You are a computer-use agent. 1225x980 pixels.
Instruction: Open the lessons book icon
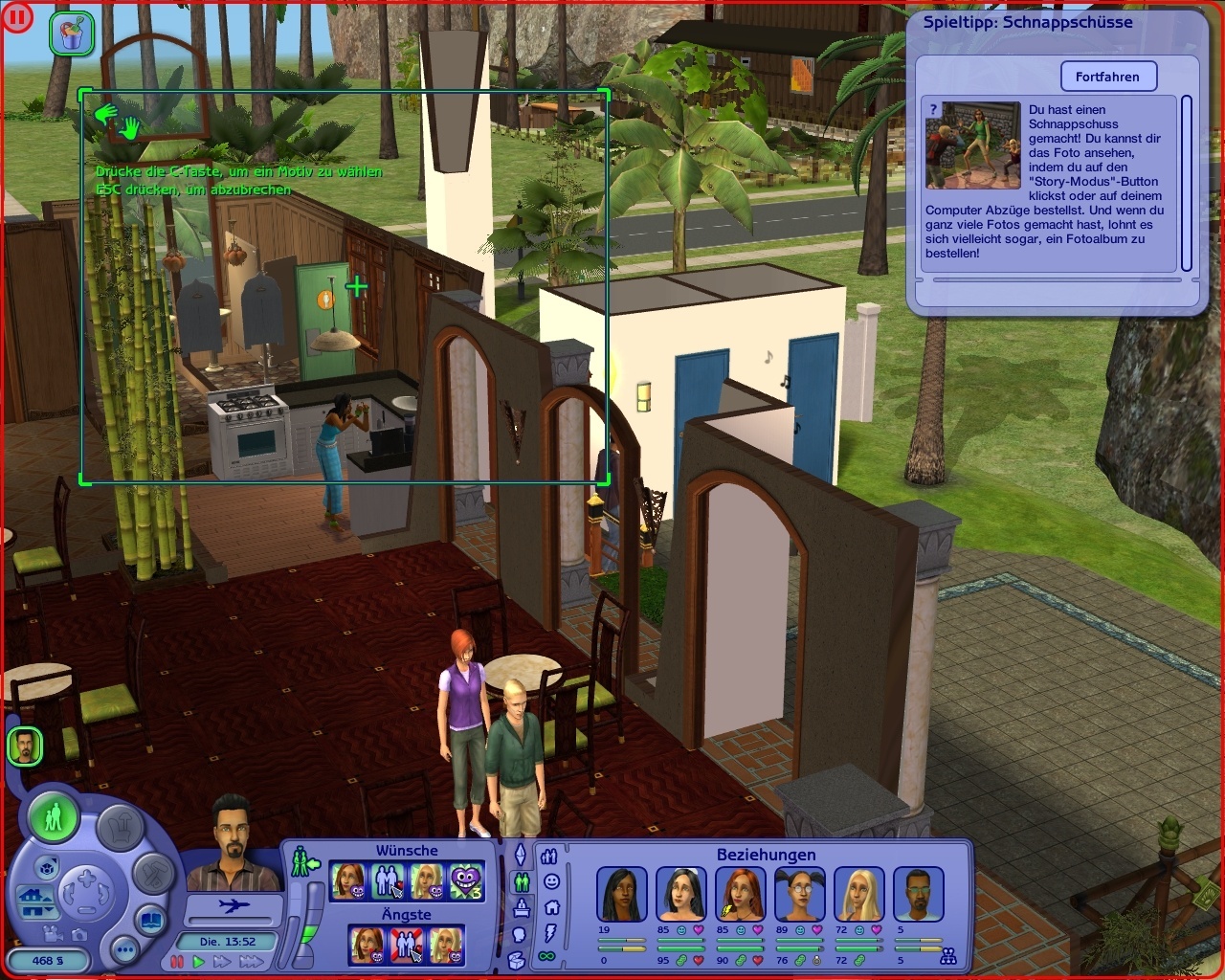coord(151,920)
